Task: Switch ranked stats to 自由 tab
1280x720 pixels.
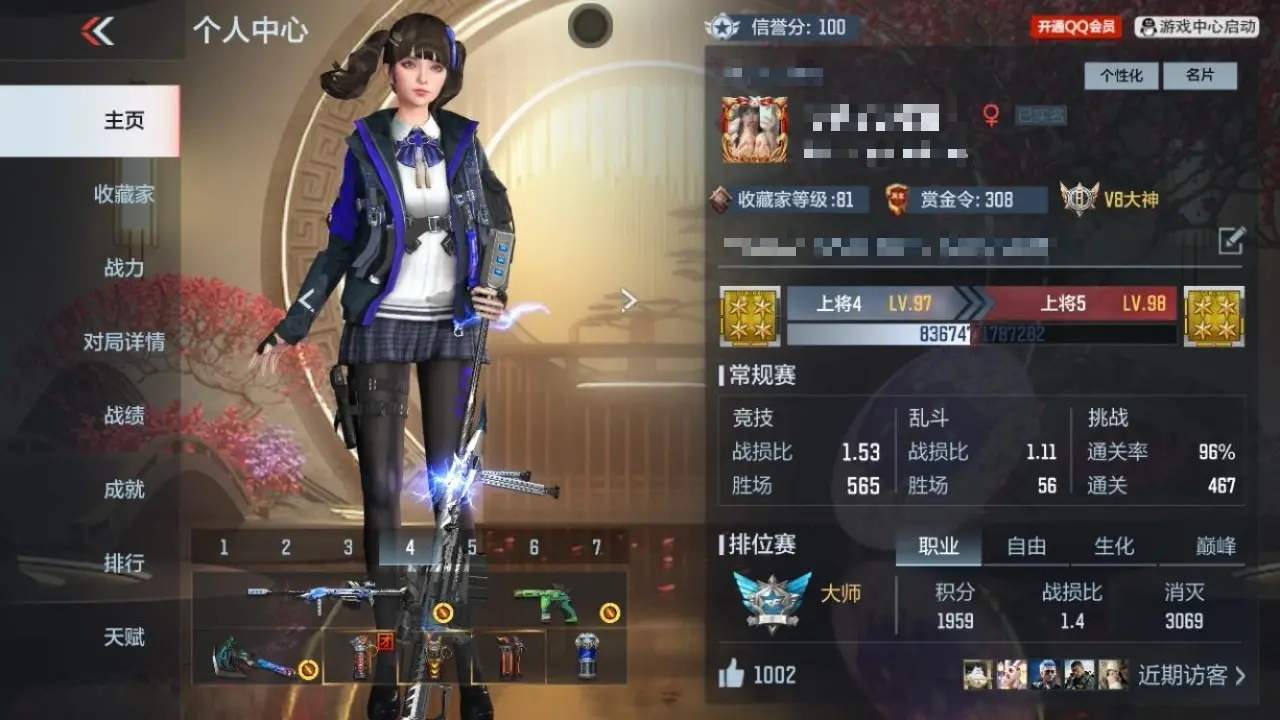Action: (x=1026, y=546)
